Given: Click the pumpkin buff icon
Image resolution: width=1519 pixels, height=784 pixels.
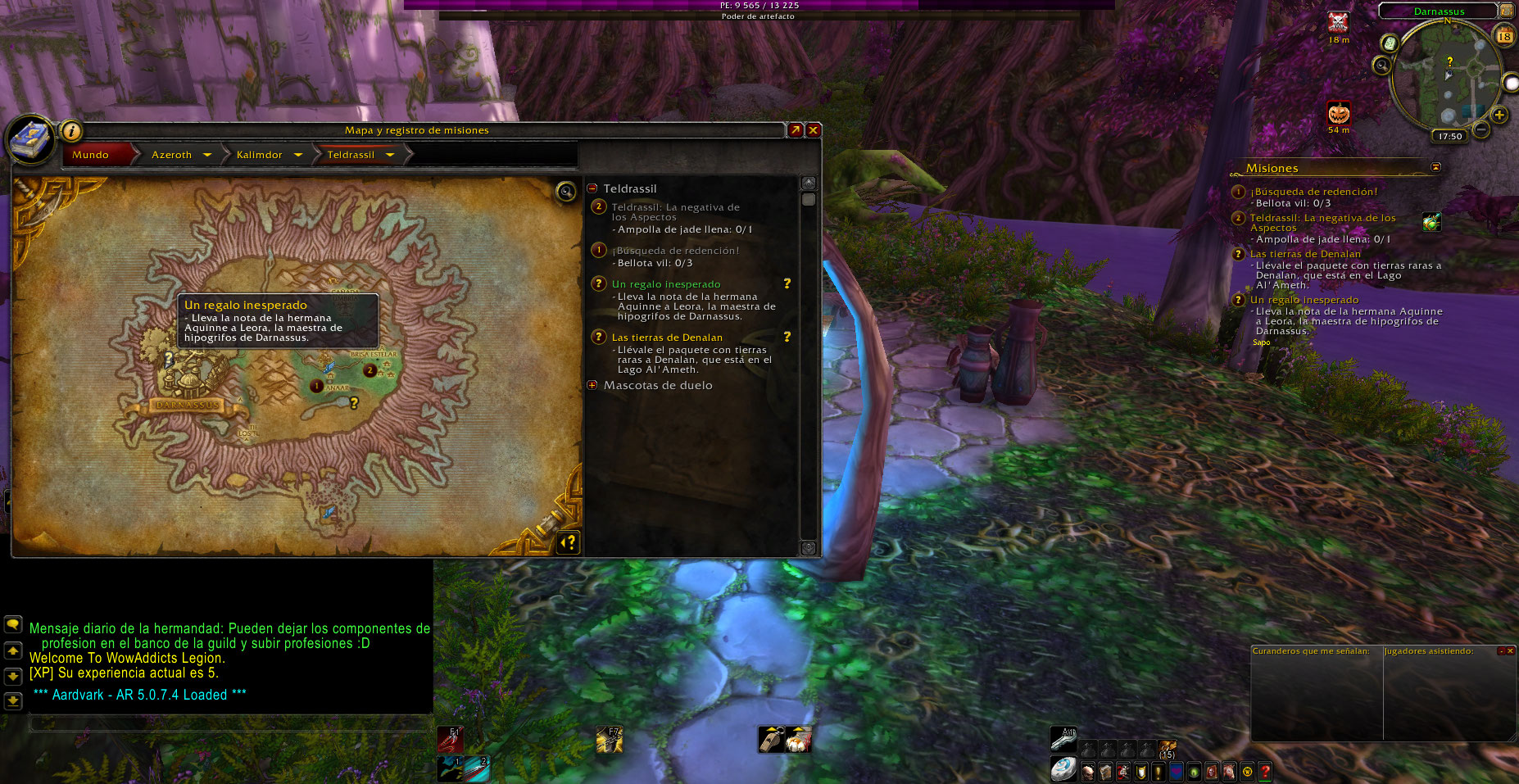Looking at the screenshot, I should click(1339, 113).
